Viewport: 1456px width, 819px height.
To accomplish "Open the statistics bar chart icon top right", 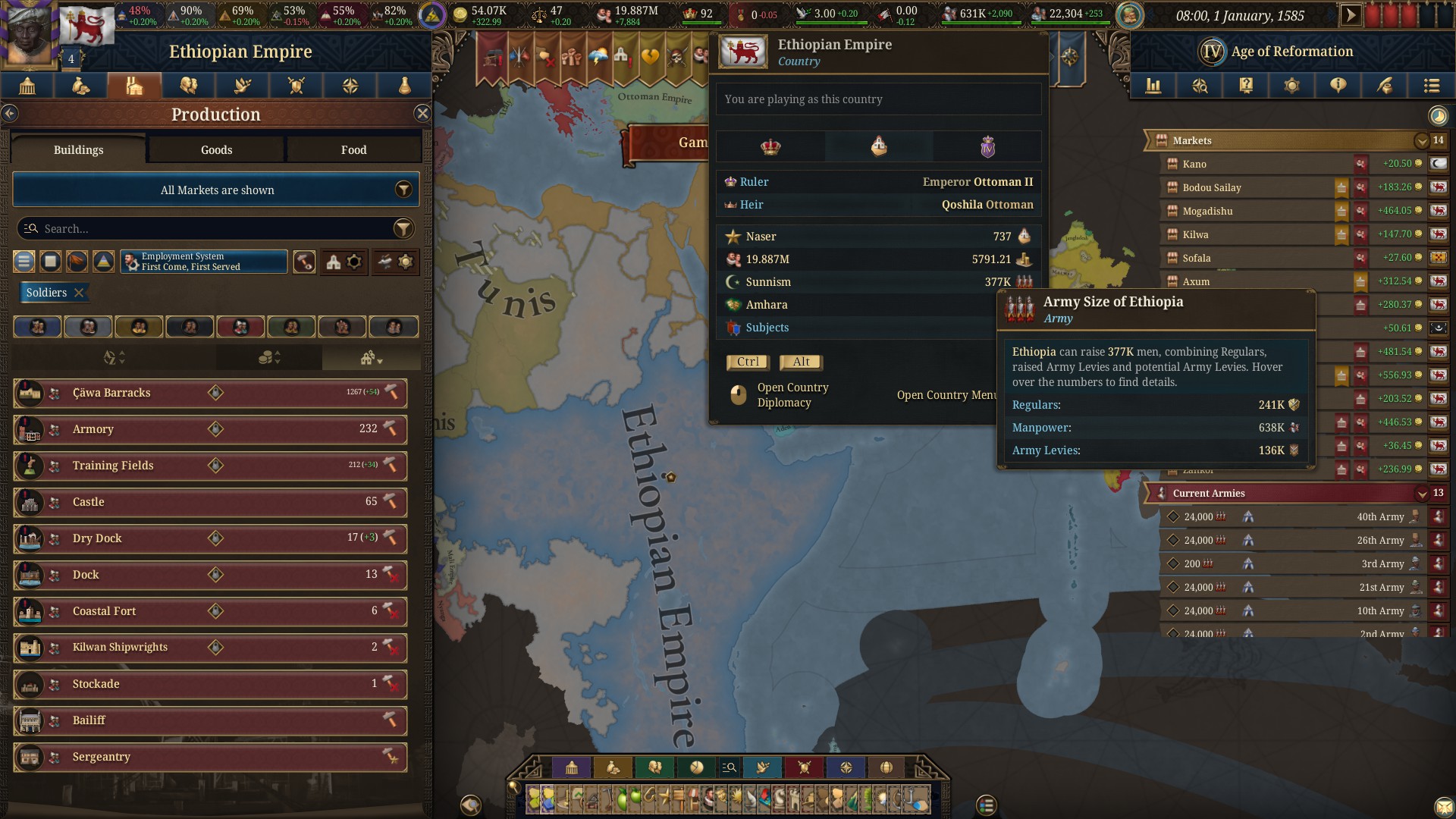I will coord(1153,86).
